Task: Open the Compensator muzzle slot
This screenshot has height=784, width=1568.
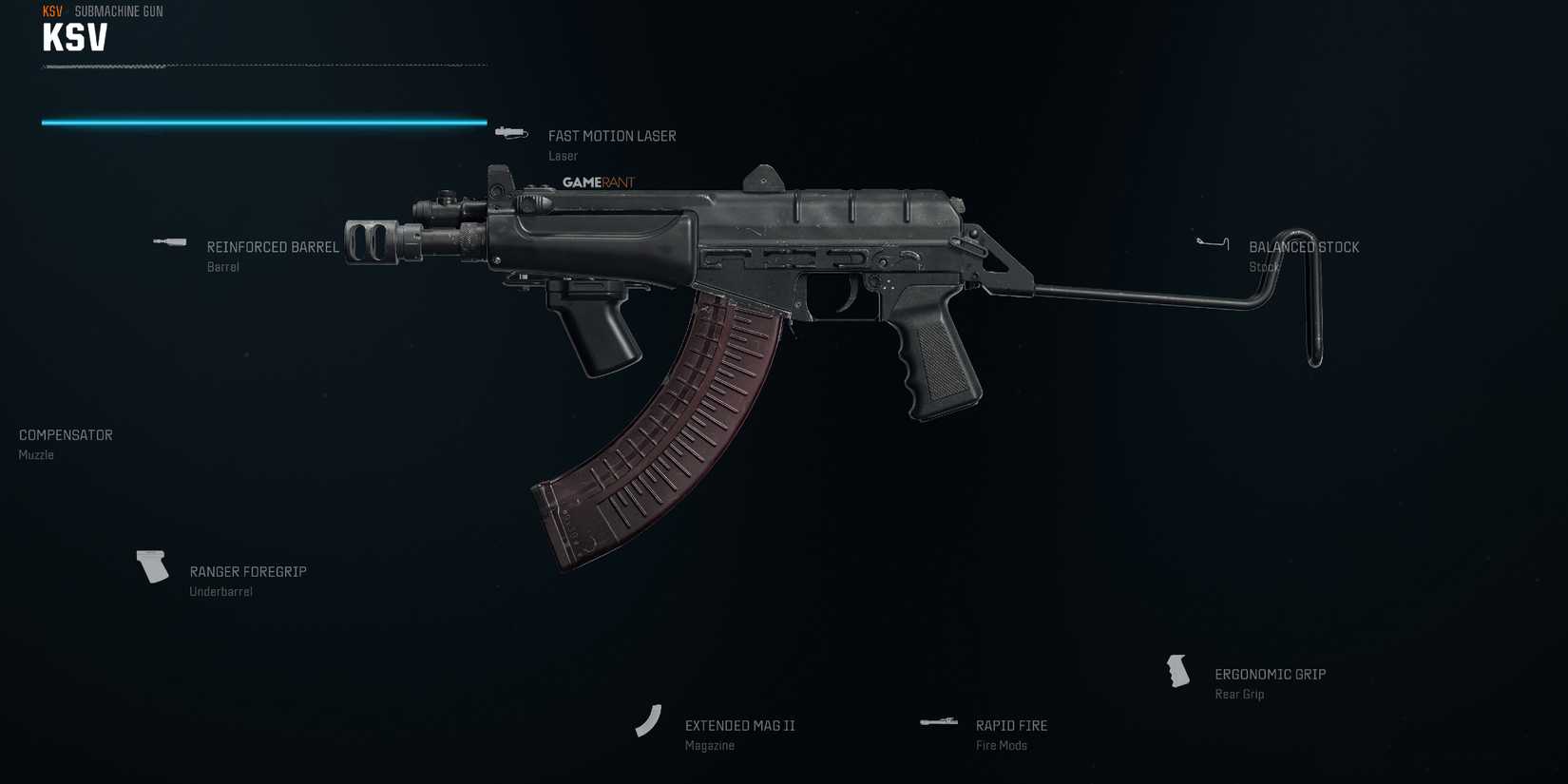Action: 65,434
